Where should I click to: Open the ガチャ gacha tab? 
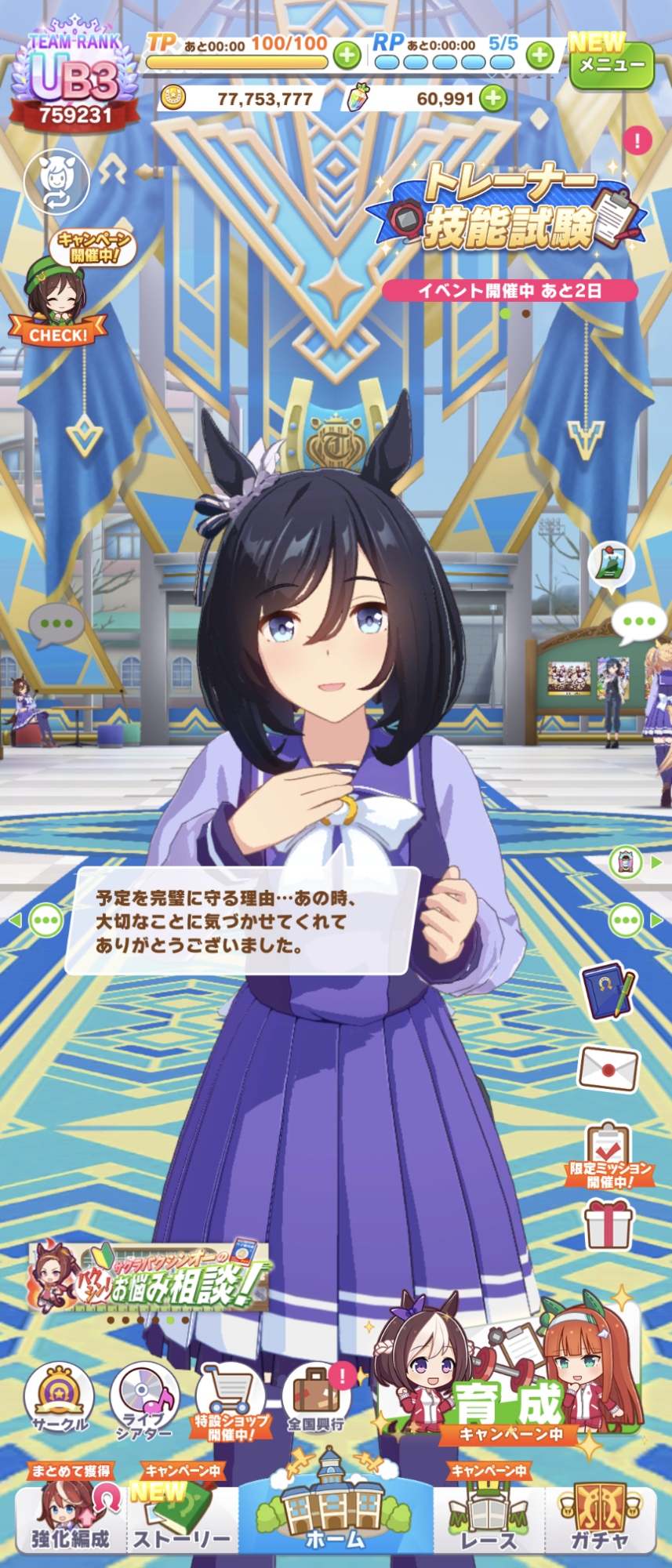coord(600,1521)
